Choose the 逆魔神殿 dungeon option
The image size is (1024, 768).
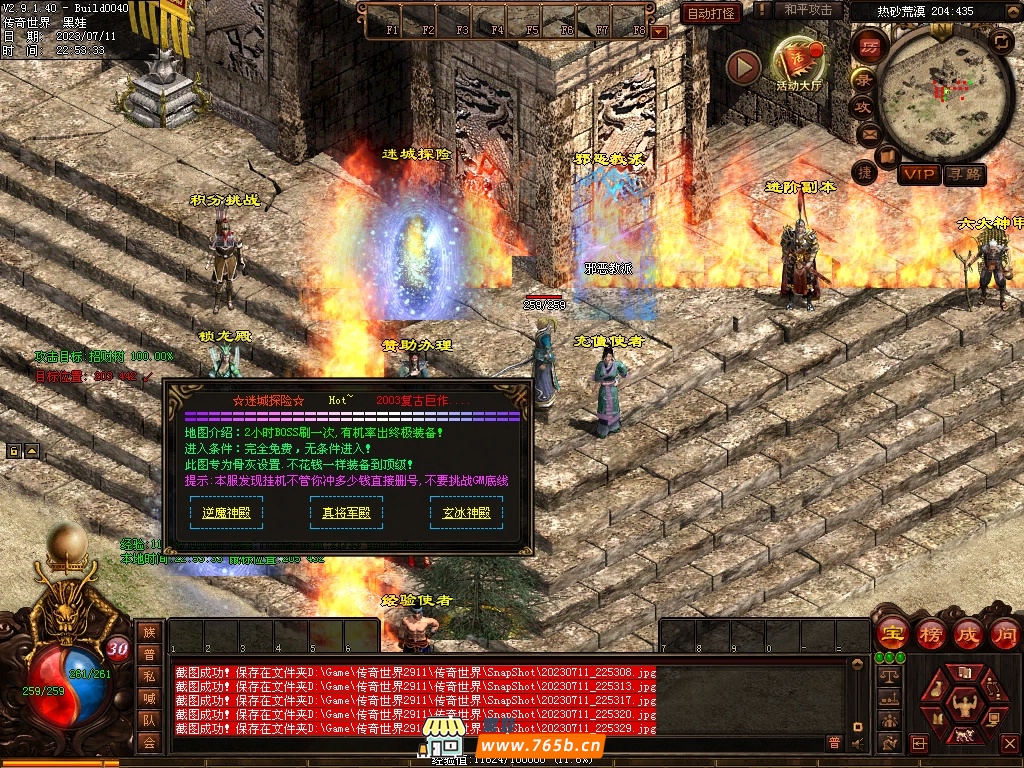click(226, 513)
